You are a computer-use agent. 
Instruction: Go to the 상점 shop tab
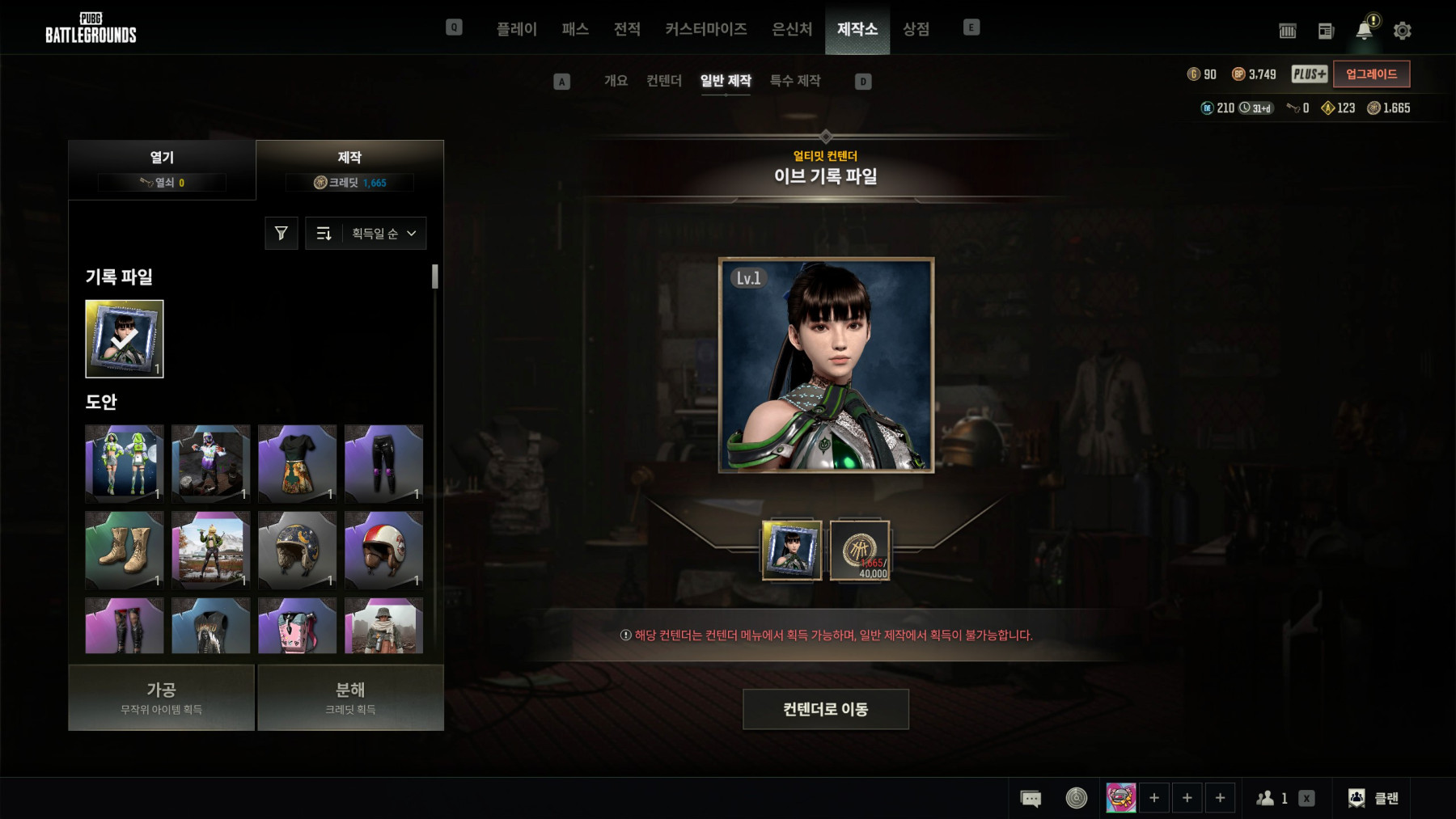[x=916, y=29]
